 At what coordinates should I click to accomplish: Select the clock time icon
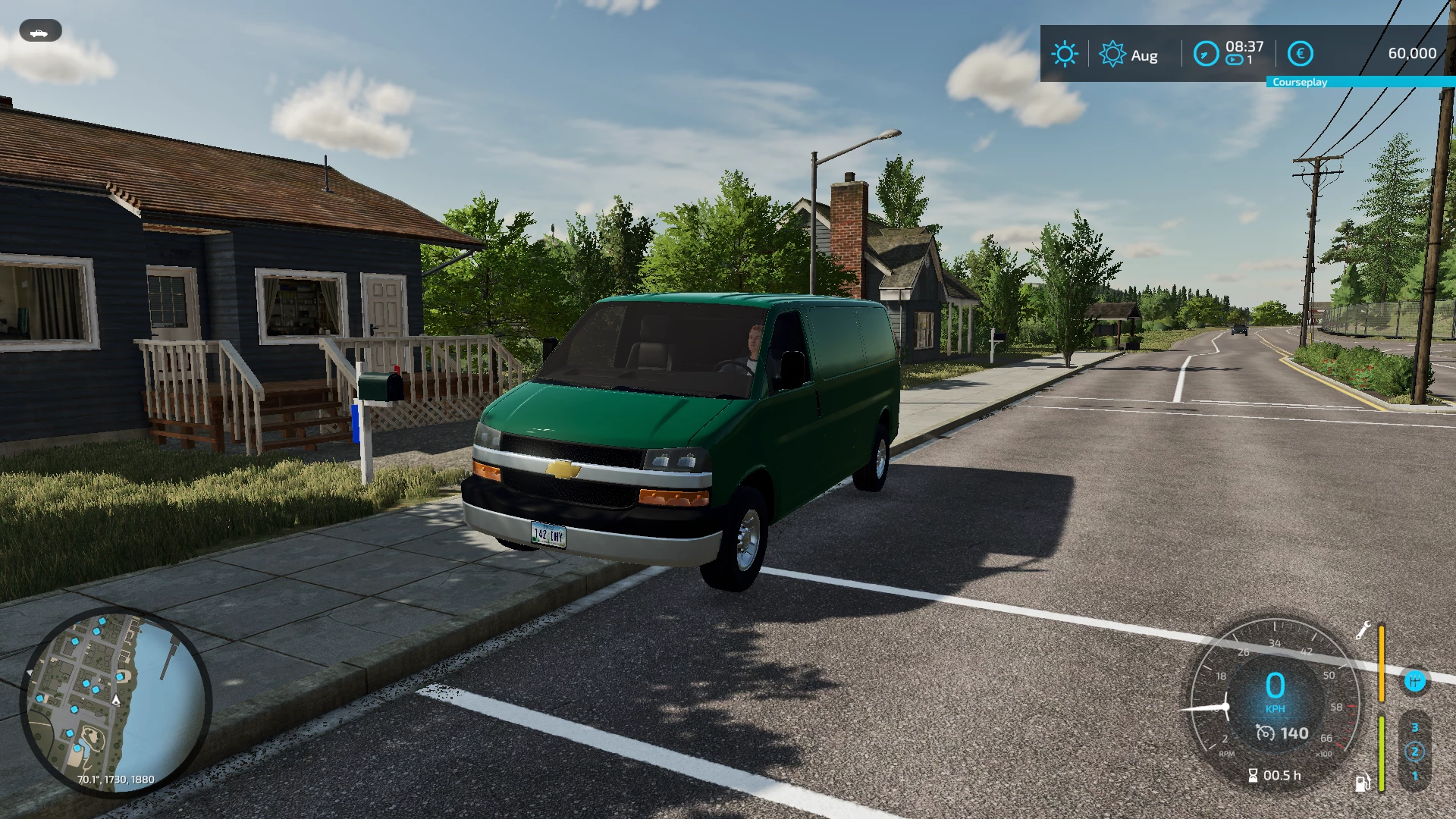coord(1206,53)
